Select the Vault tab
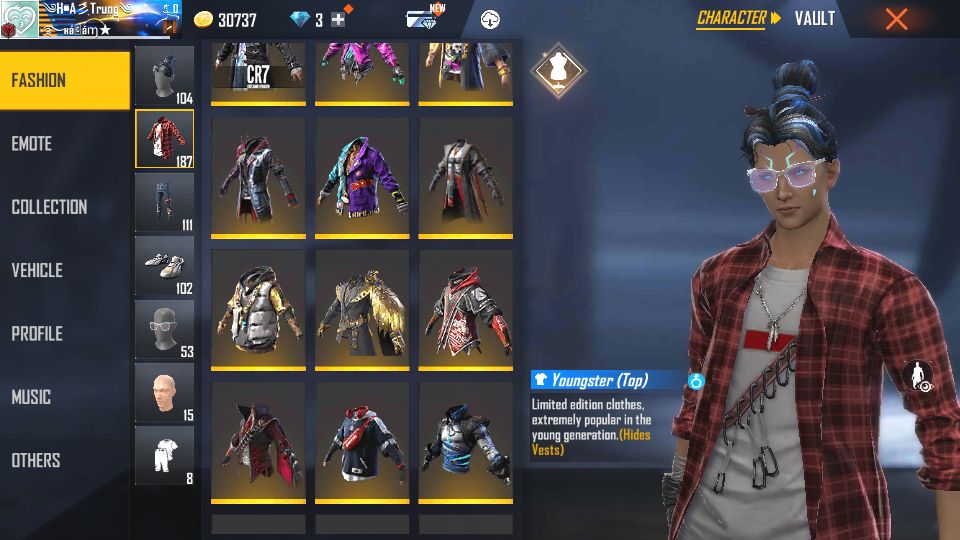This screenshot has width=960, height=540. (814, 18)
